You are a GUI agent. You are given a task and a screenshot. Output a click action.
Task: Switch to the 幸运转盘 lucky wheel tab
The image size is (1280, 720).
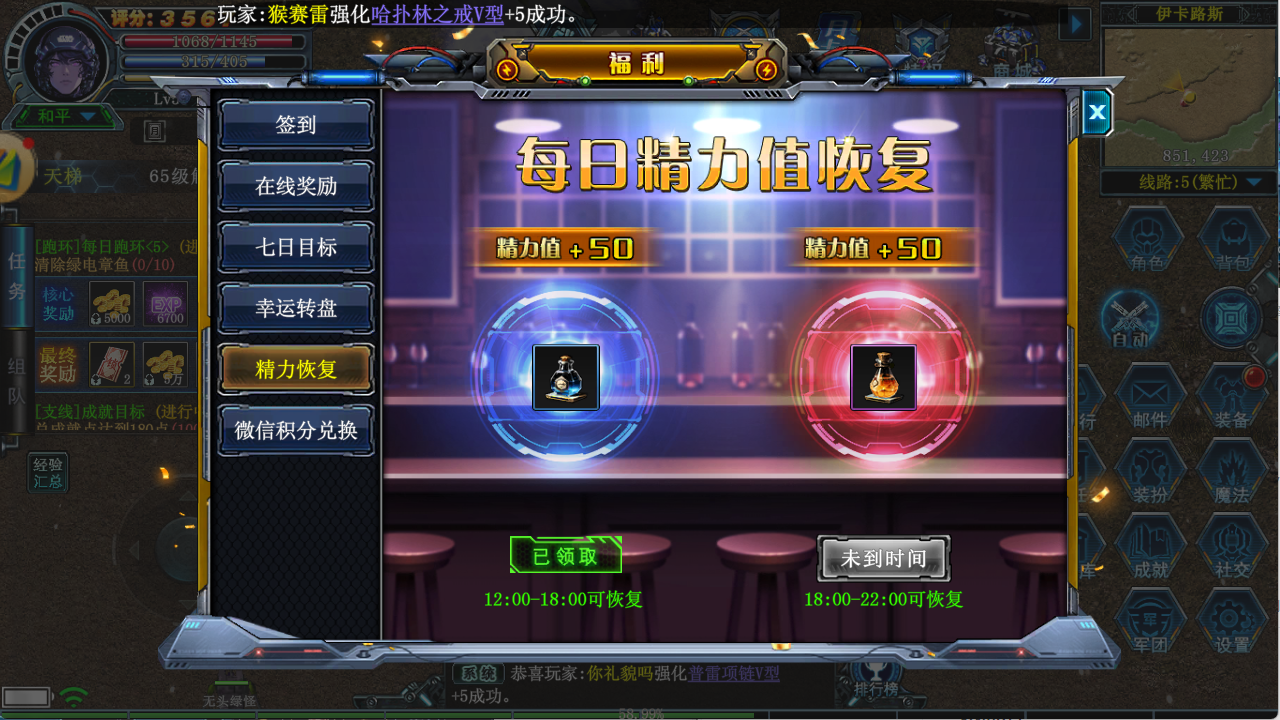pos(296,308)
